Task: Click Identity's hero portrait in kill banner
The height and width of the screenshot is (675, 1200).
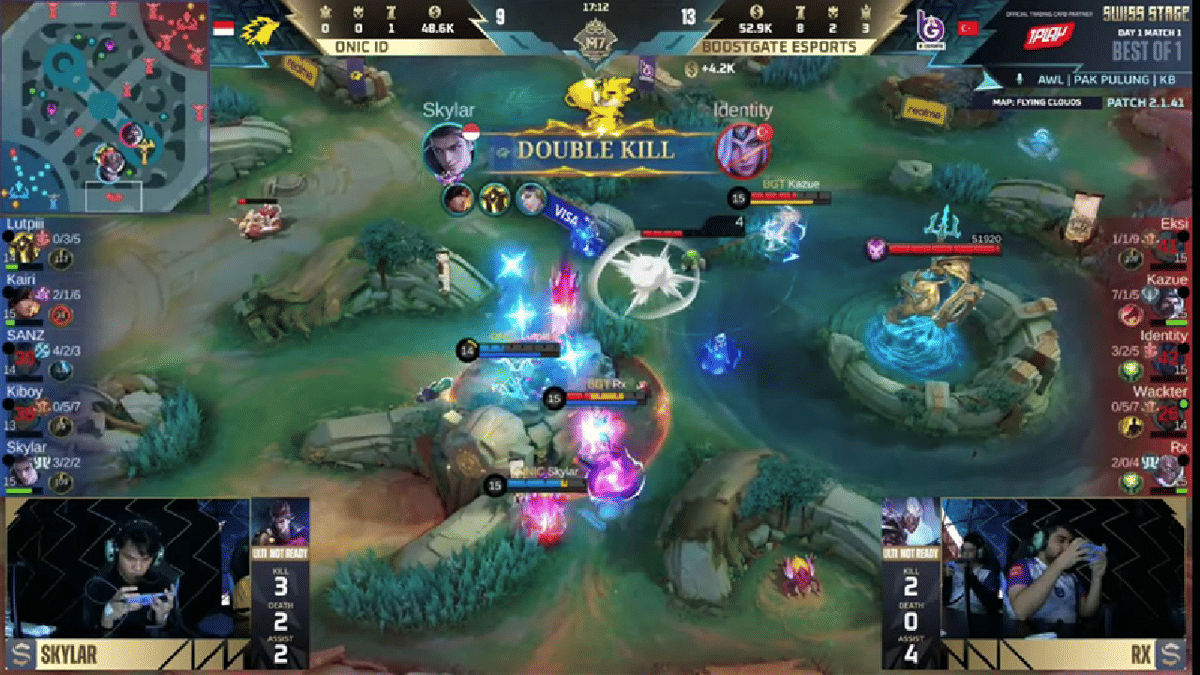Action: 742,149
